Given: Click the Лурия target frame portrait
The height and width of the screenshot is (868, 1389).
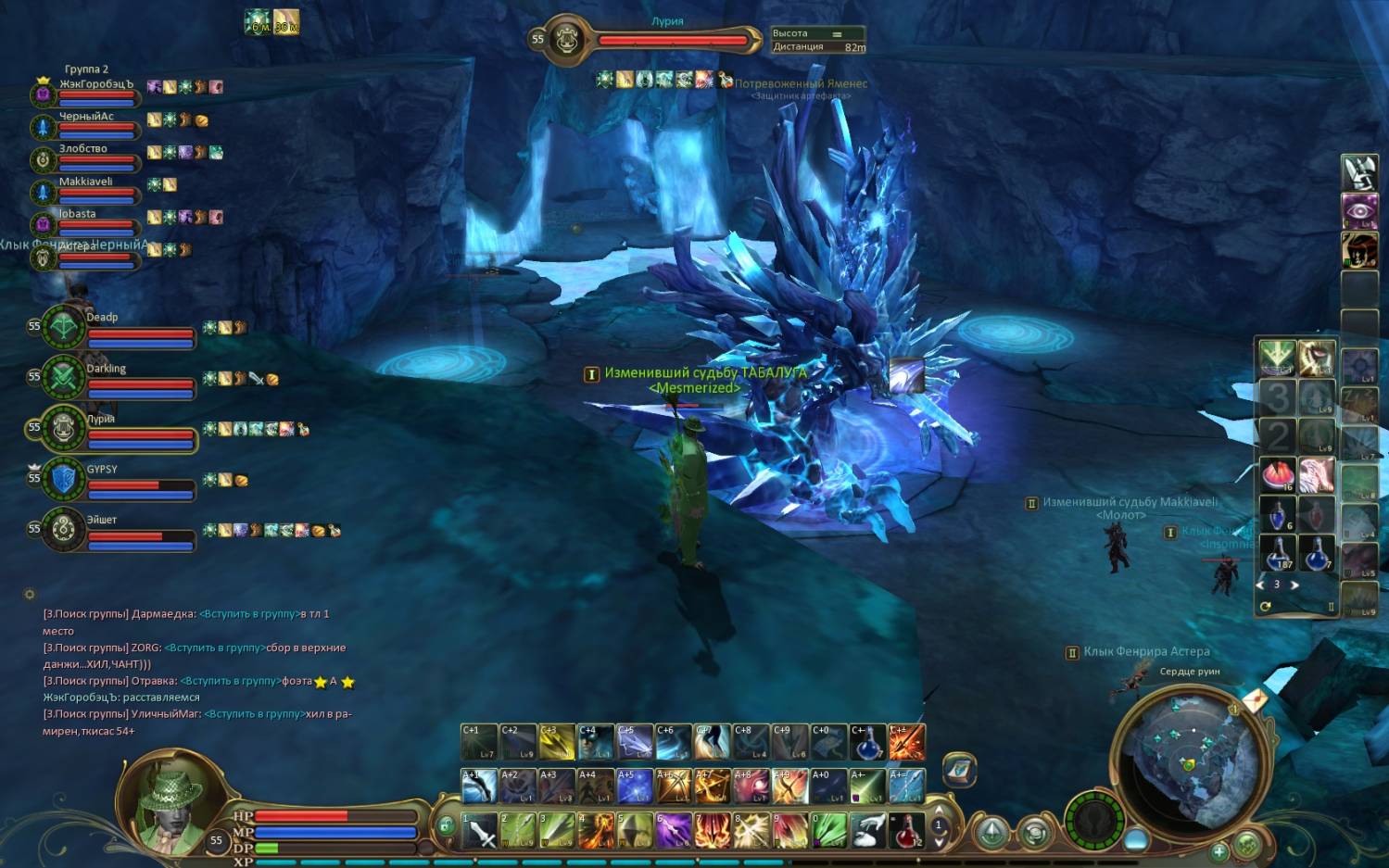Looking at the screenshot, I should pyautogui.click(x=565, y=40).
